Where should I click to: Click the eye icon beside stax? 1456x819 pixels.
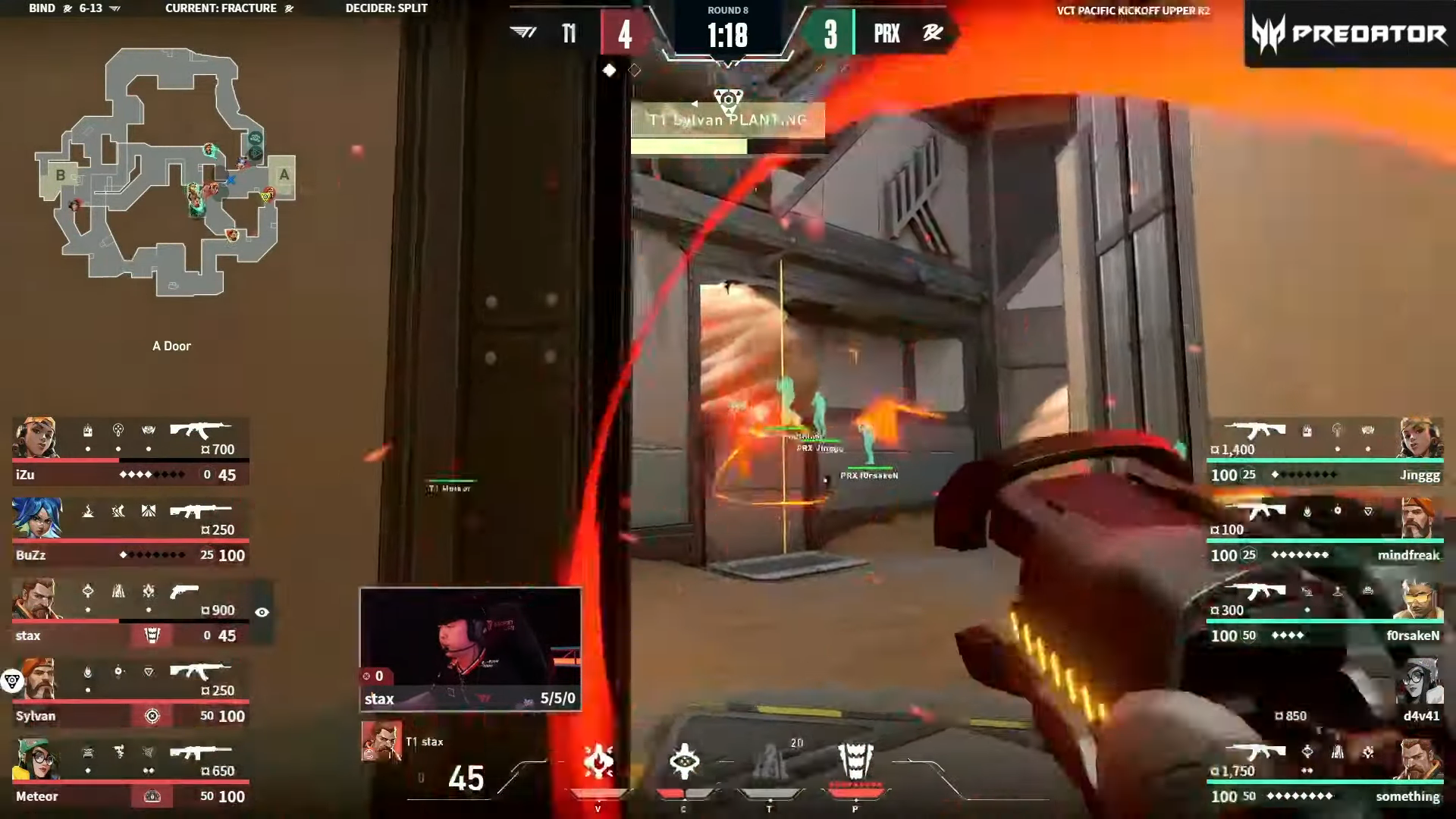click(x=262, y=612)
